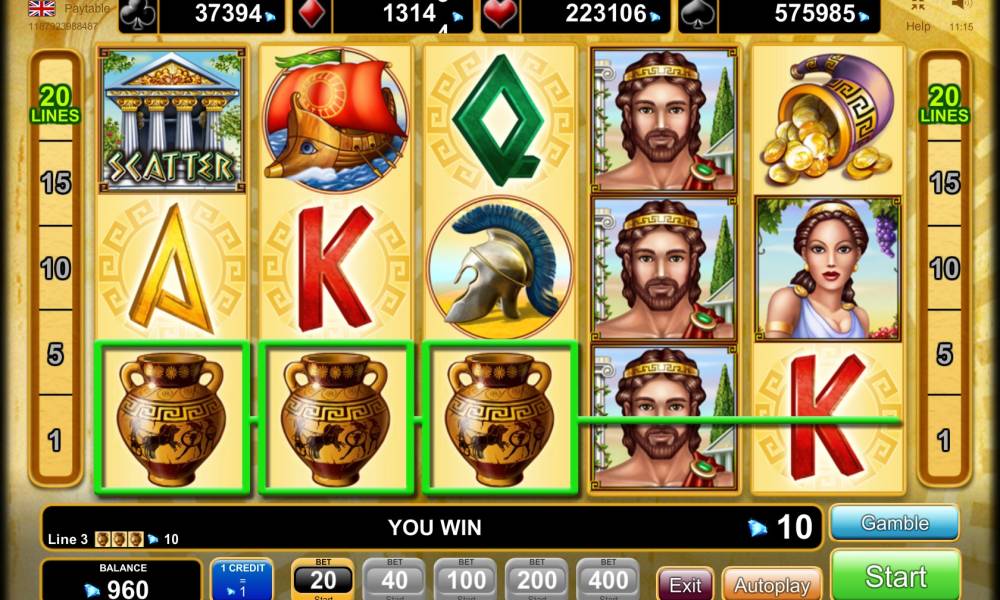The height and width of the screenshot is (600, 1000).
Task: Set 5 paylines on the left panel
Action: pyautogui.click(x=55, y=354)
